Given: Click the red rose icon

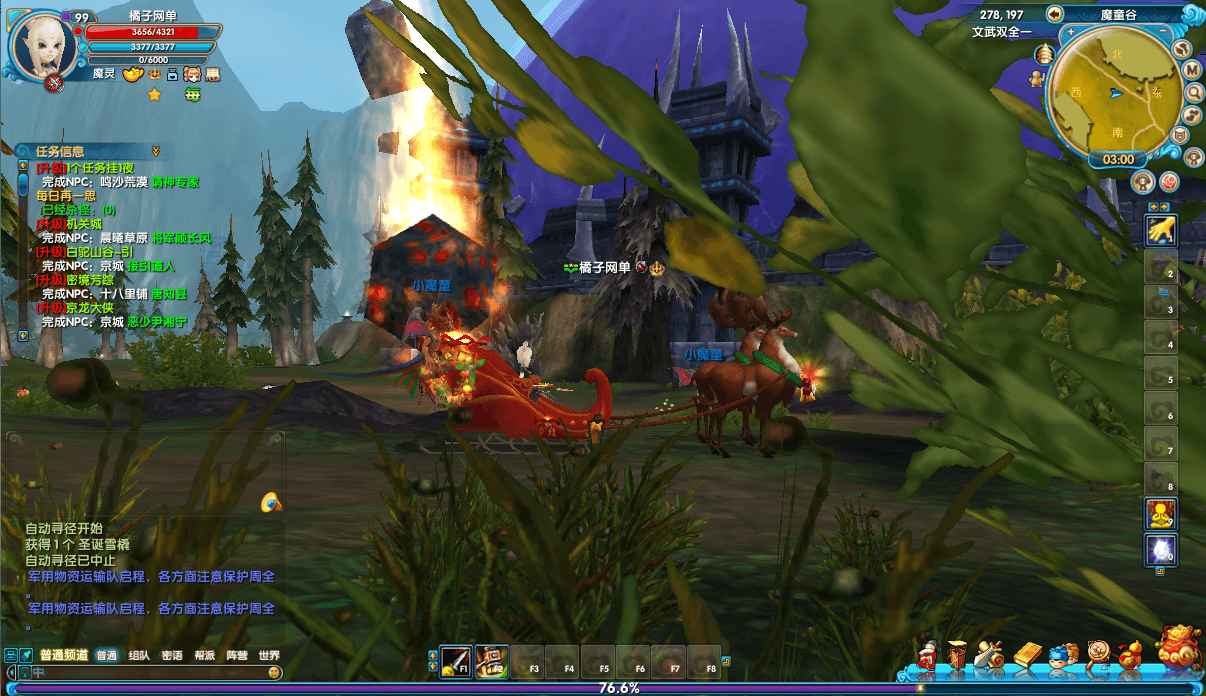Looking at the screenshot, I should coord(1168,182).
